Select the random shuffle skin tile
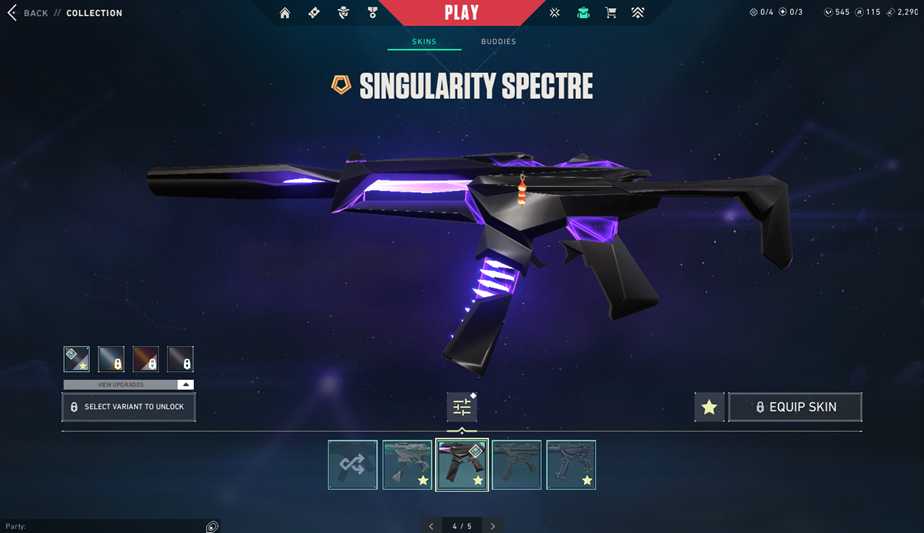924x533 pixels. pos(353,465)
